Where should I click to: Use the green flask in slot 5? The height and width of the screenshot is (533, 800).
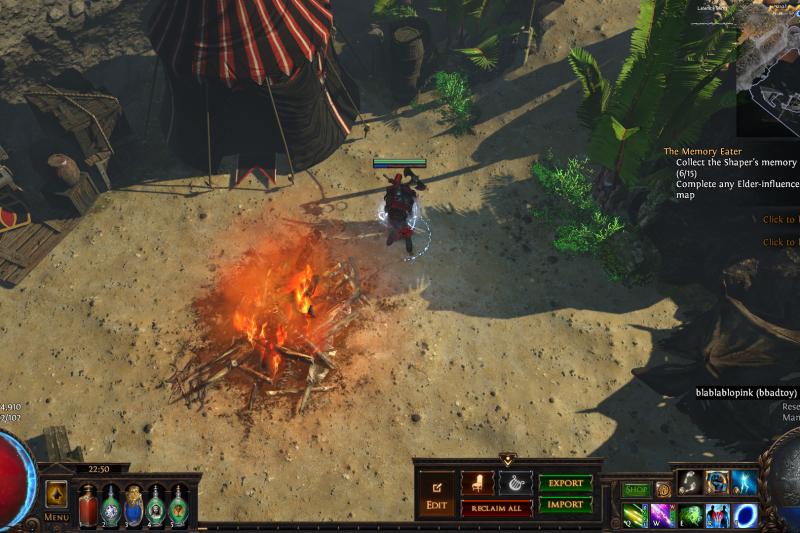[178, 504]
